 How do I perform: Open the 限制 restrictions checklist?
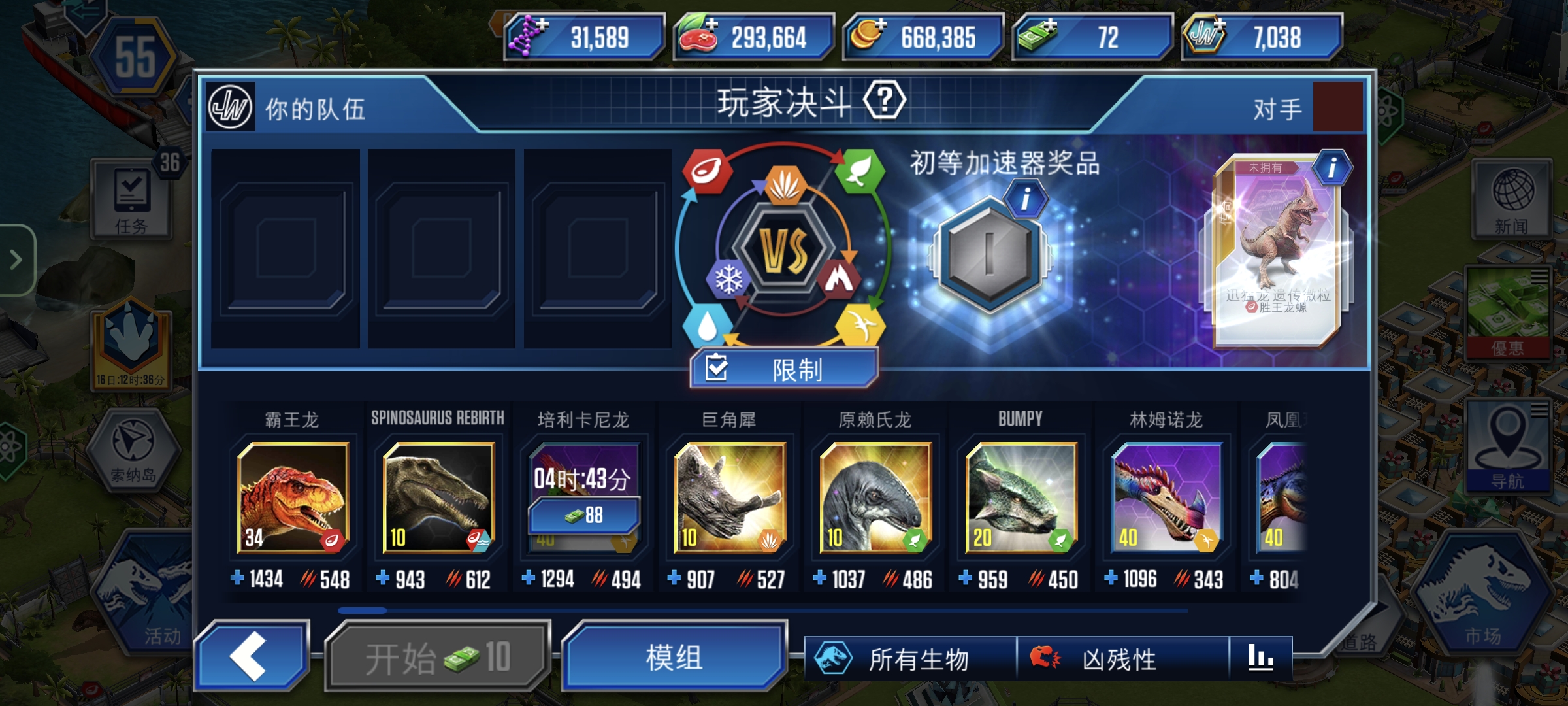pos(781,369)
